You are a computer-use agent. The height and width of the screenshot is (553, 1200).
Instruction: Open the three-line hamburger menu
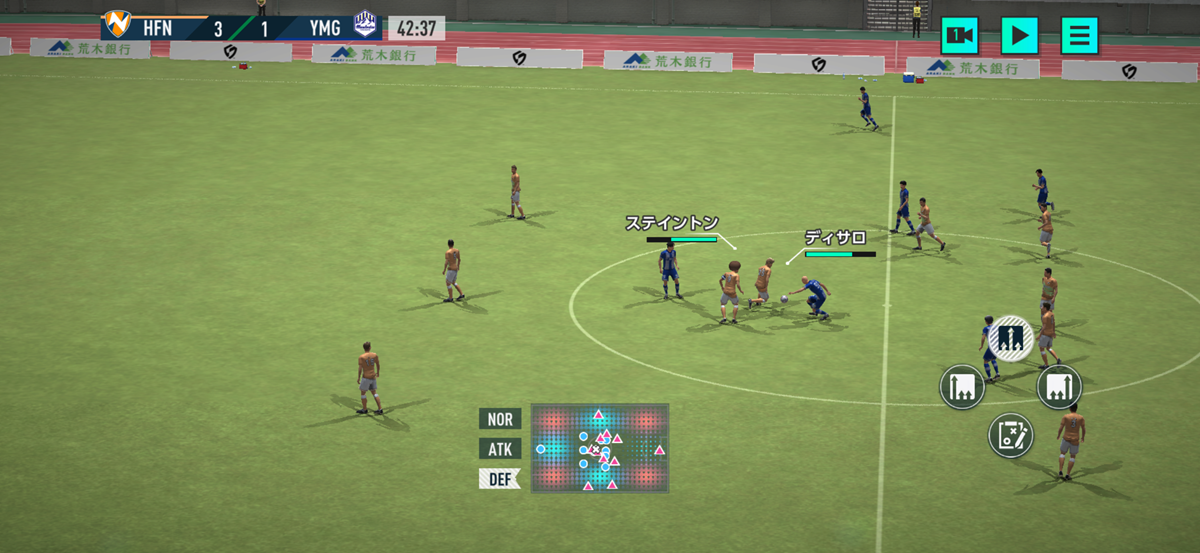click(x=1079, y=36)
